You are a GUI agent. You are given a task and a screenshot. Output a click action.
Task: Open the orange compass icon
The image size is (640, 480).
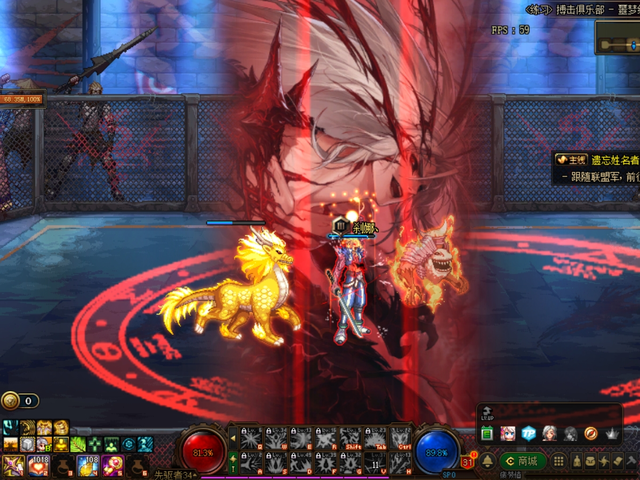coord(590,433)
